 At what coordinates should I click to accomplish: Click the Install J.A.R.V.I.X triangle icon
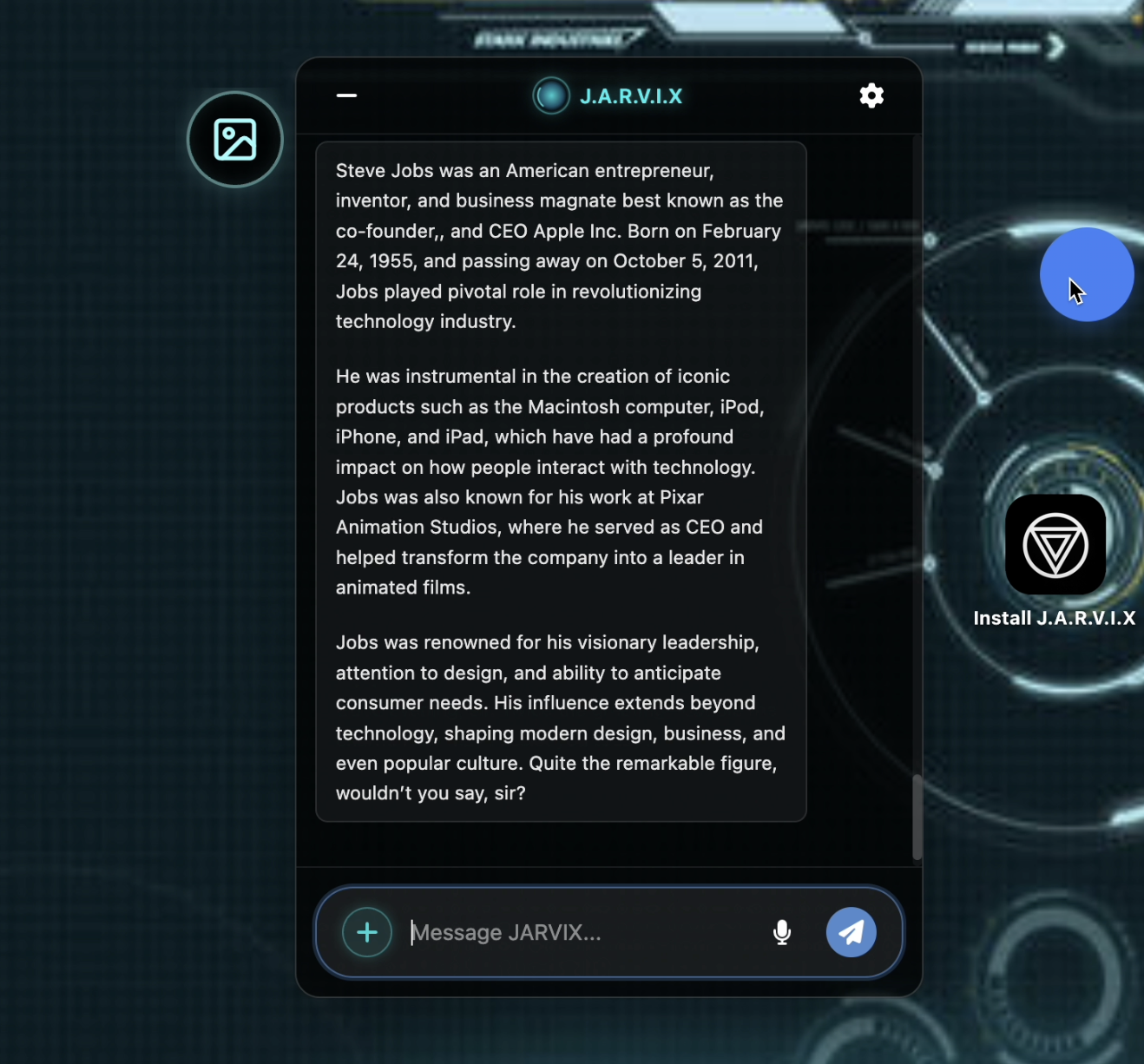[x=1055, y=544]
